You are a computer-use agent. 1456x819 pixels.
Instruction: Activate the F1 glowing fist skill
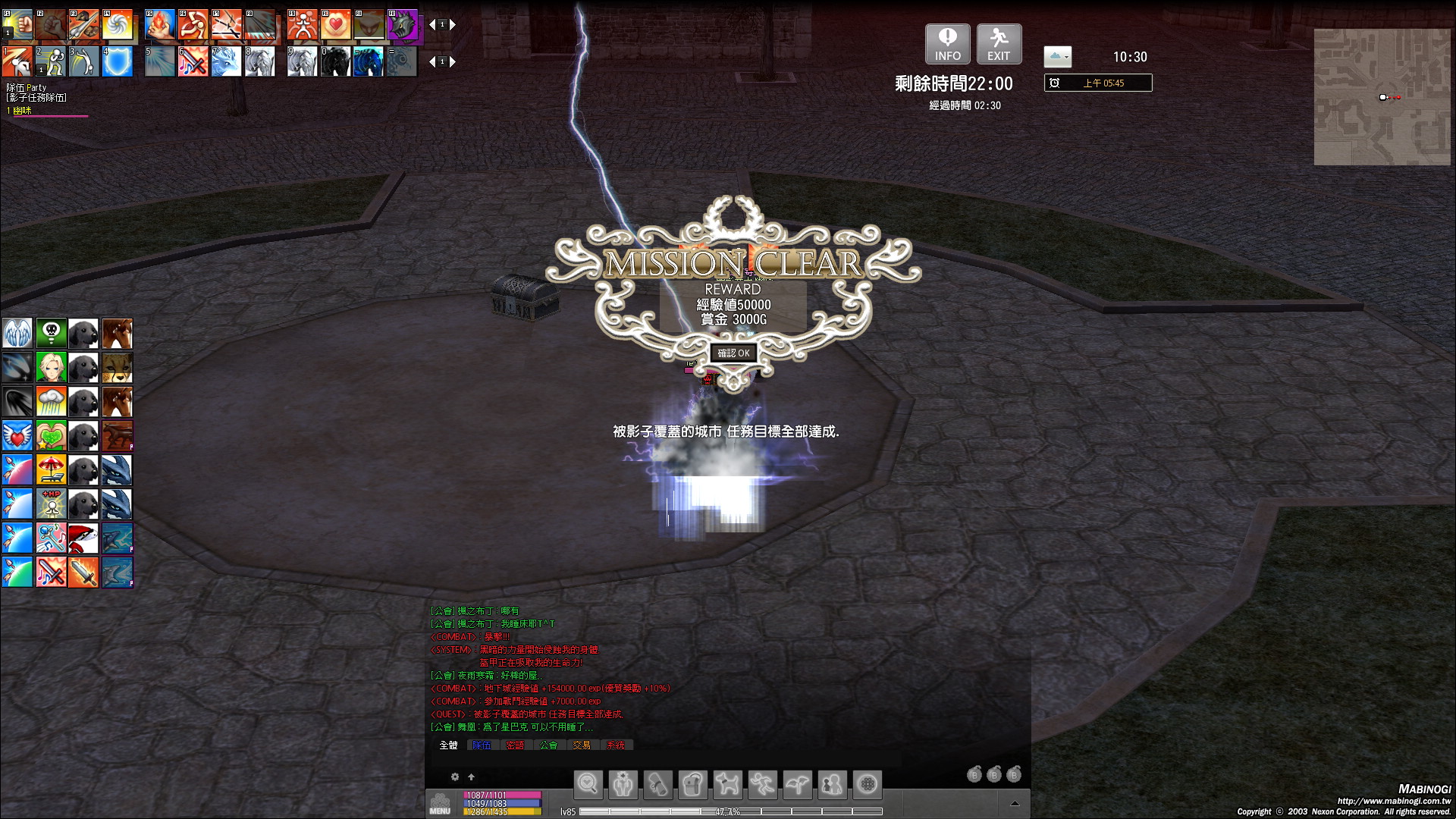17,25
